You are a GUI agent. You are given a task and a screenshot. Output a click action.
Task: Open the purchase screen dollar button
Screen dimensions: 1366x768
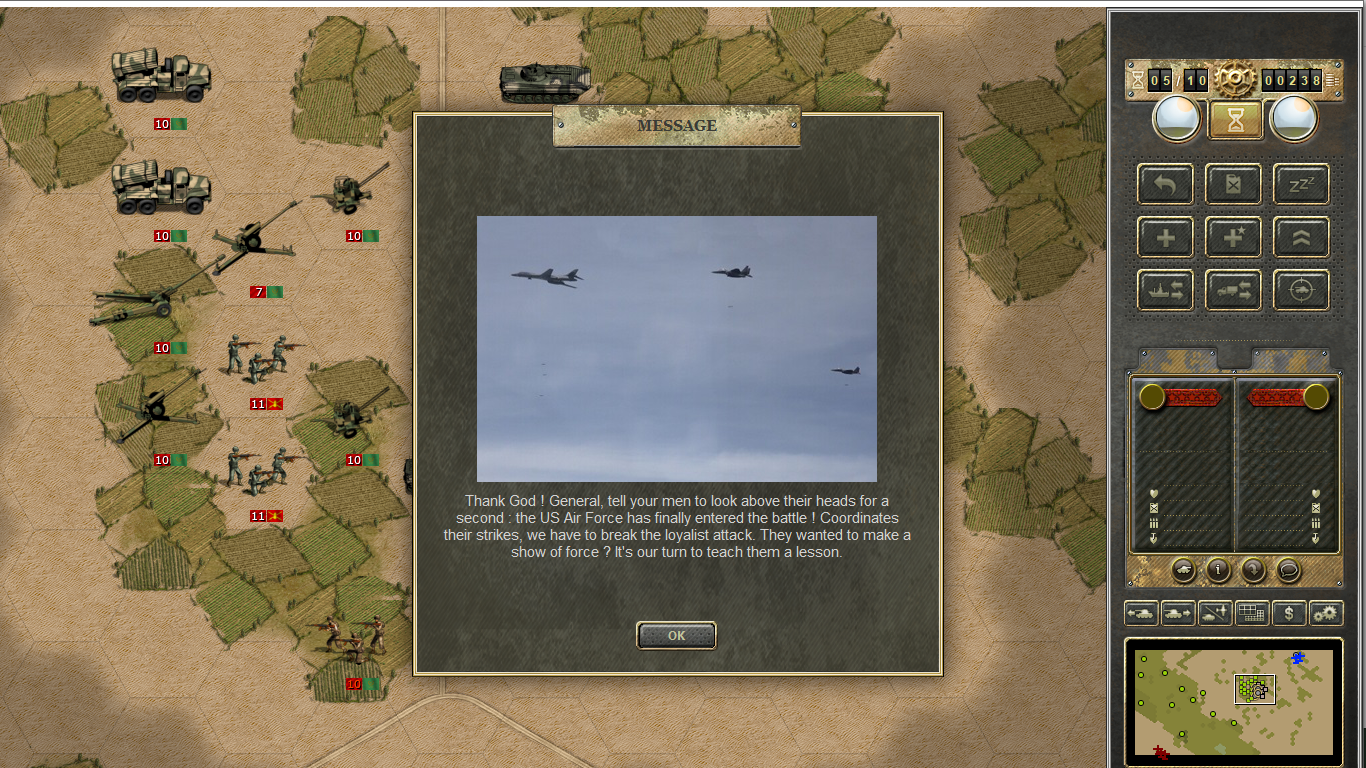click(1289, 613)
